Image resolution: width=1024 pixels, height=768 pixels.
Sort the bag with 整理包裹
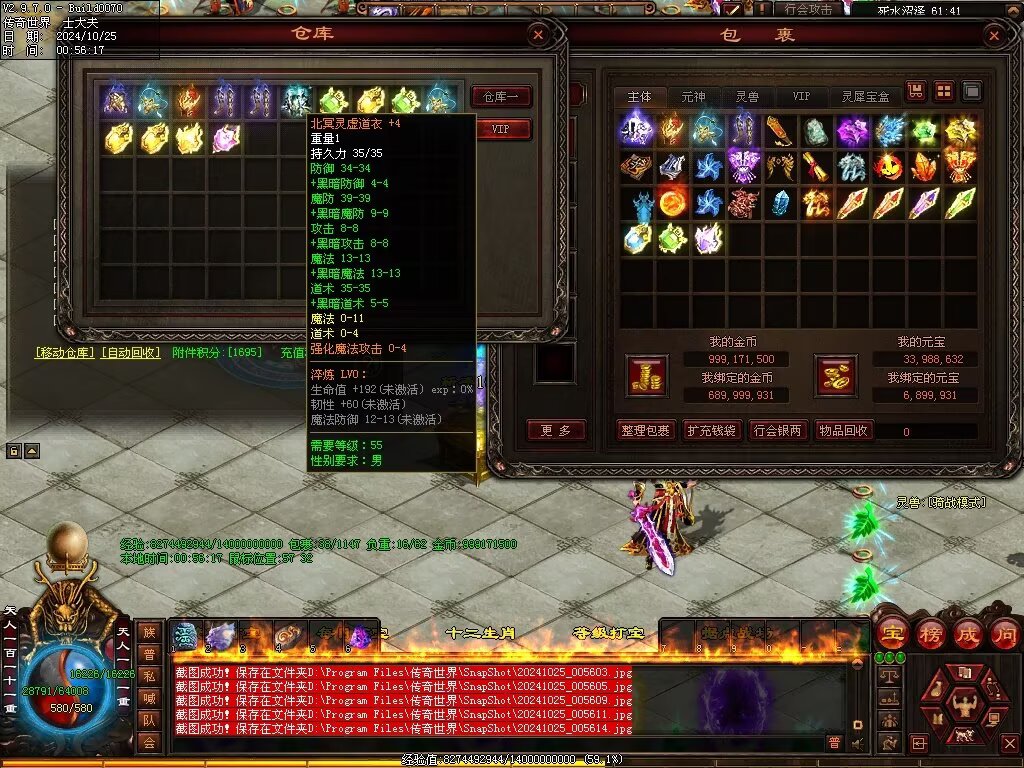coord(644,431)
